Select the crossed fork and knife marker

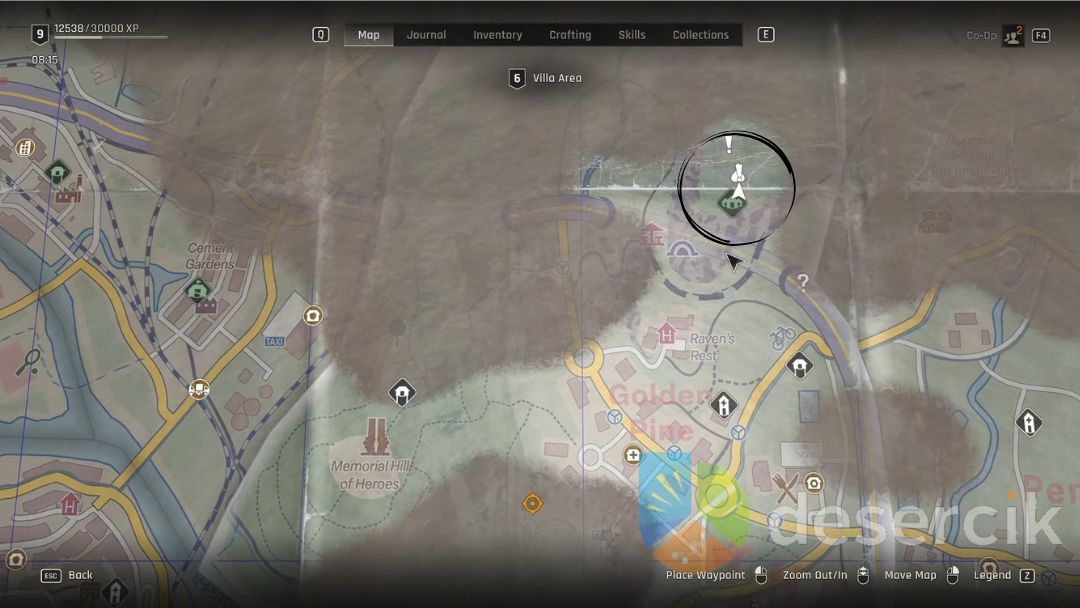click(787, 487)
